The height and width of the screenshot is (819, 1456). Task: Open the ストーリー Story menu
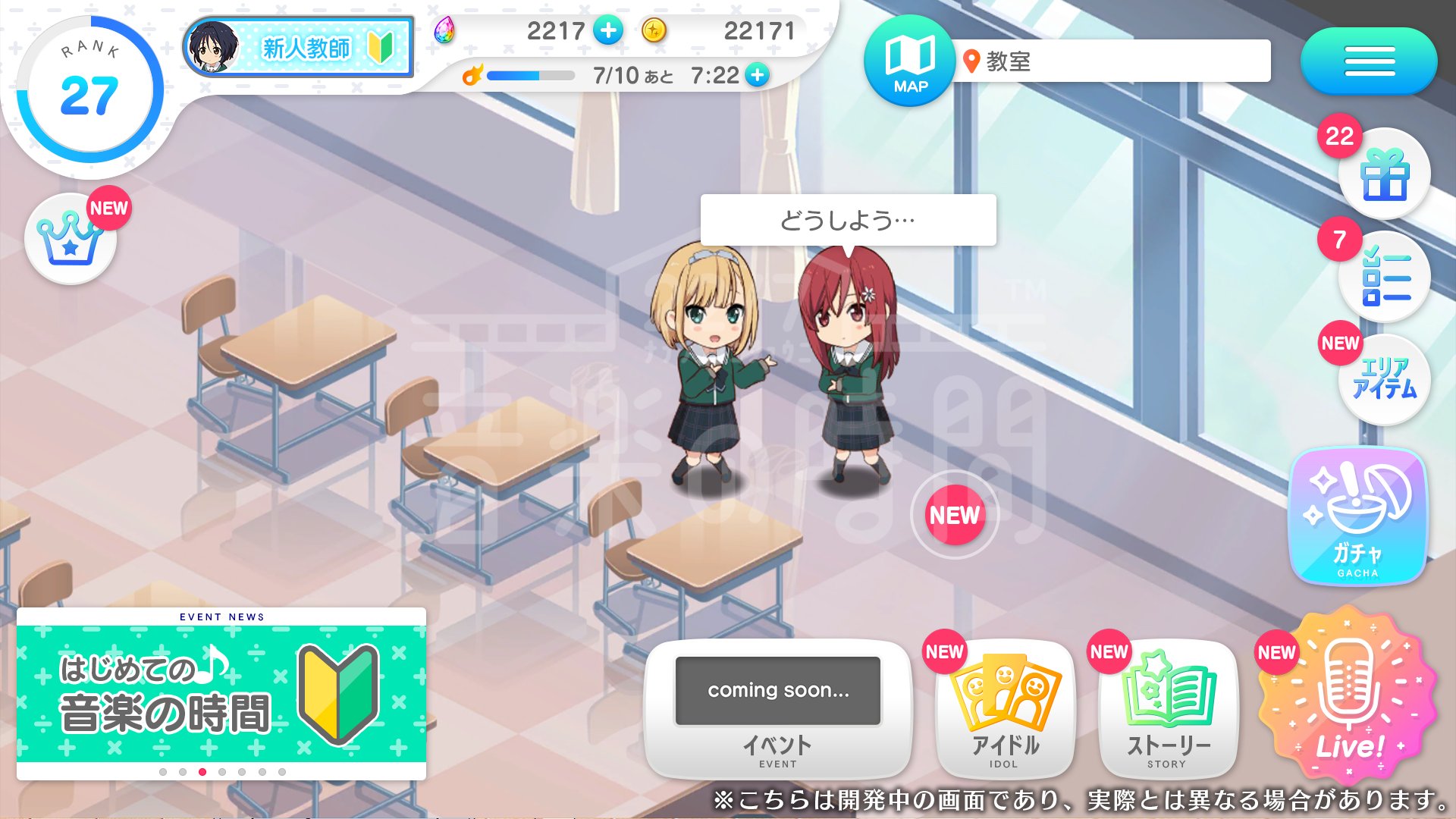tap(1168, 709)
